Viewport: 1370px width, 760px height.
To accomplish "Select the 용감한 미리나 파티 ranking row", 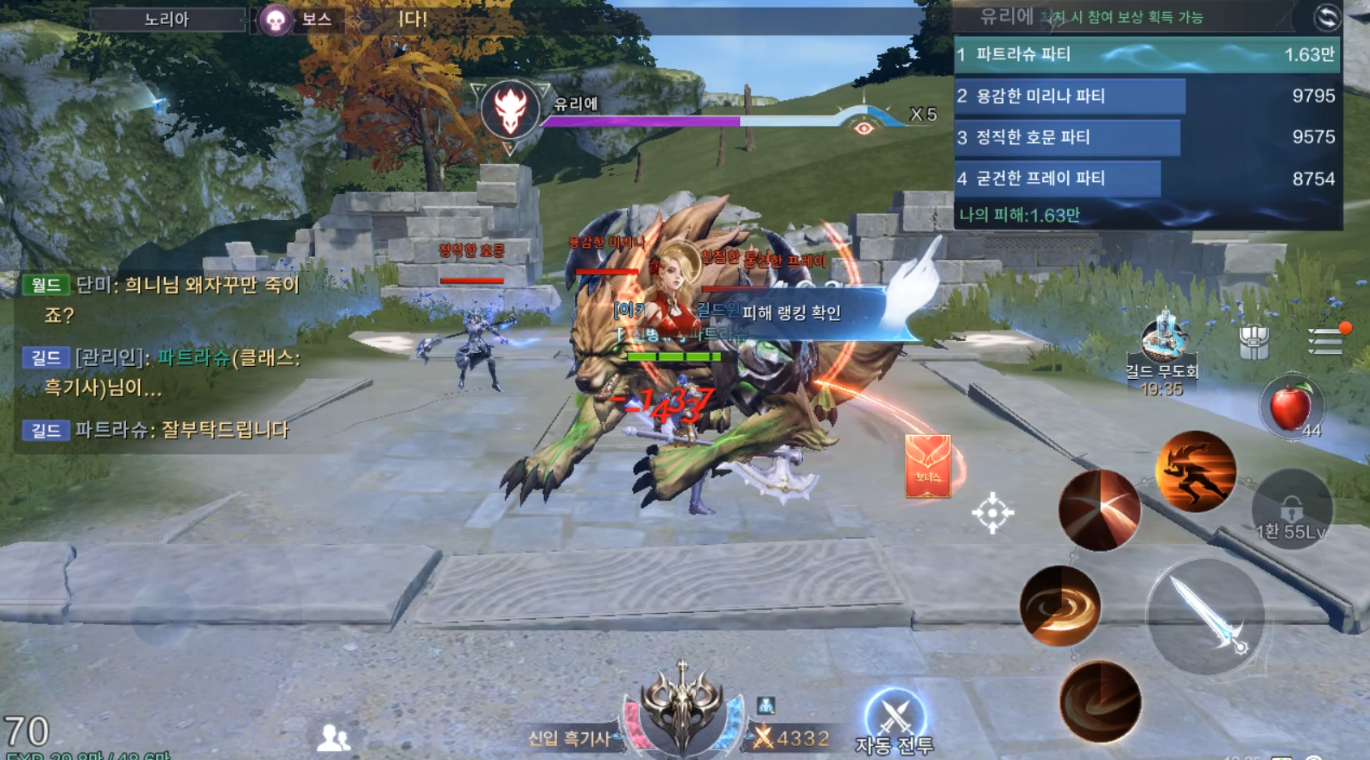I will click(x=1147, y=96).
